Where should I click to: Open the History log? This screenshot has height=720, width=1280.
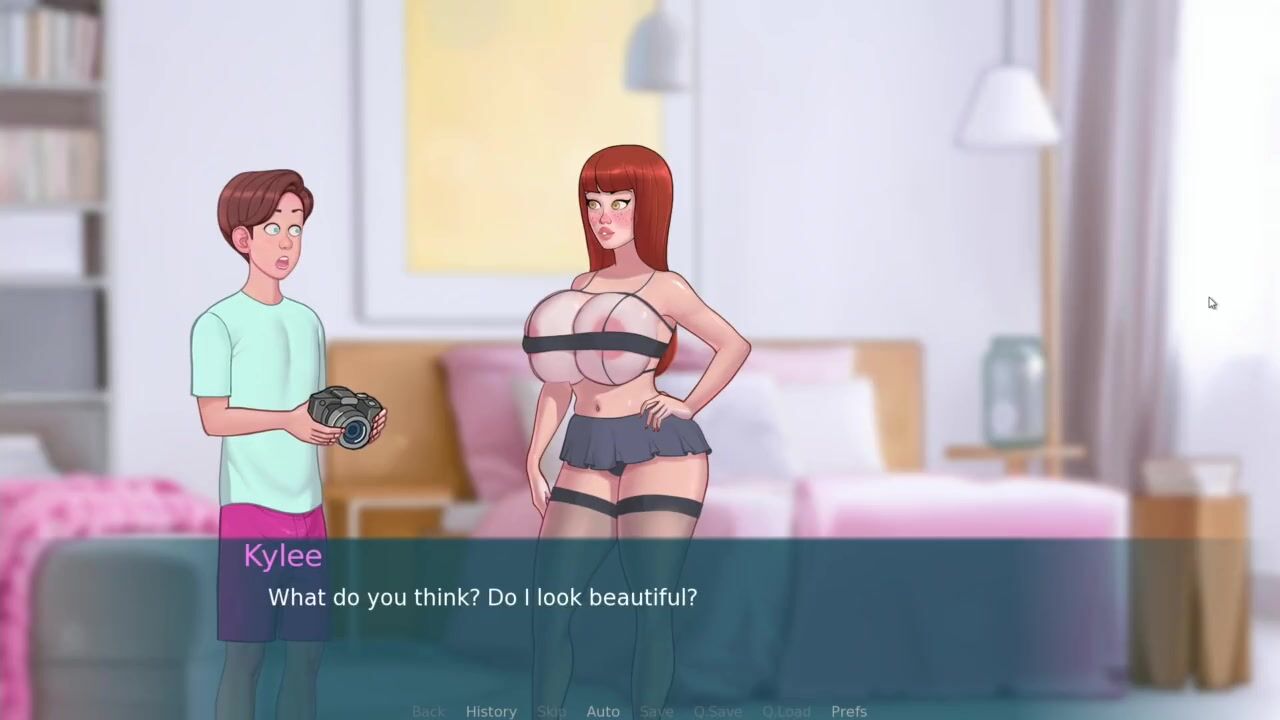[x=491, y=711]
